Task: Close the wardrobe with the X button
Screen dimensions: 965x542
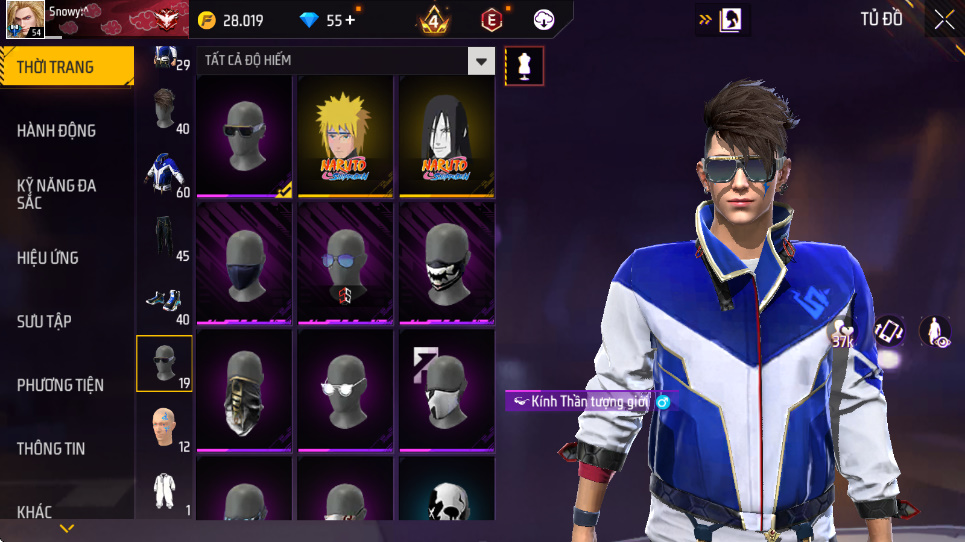Action: (944, 19)
